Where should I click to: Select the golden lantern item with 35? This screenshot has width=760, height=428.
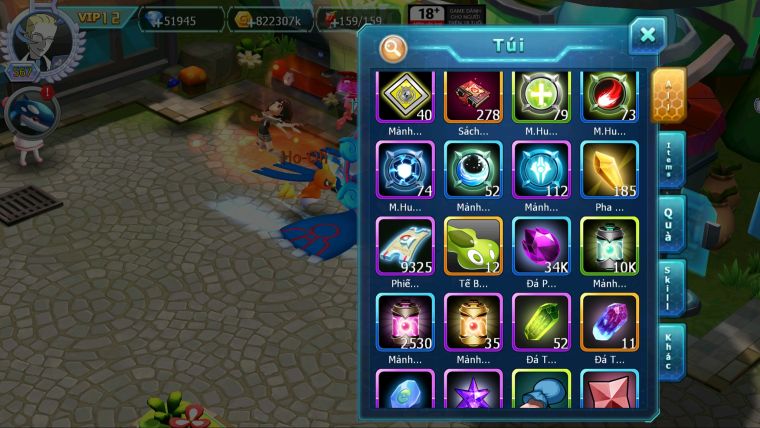click(473, 322)
